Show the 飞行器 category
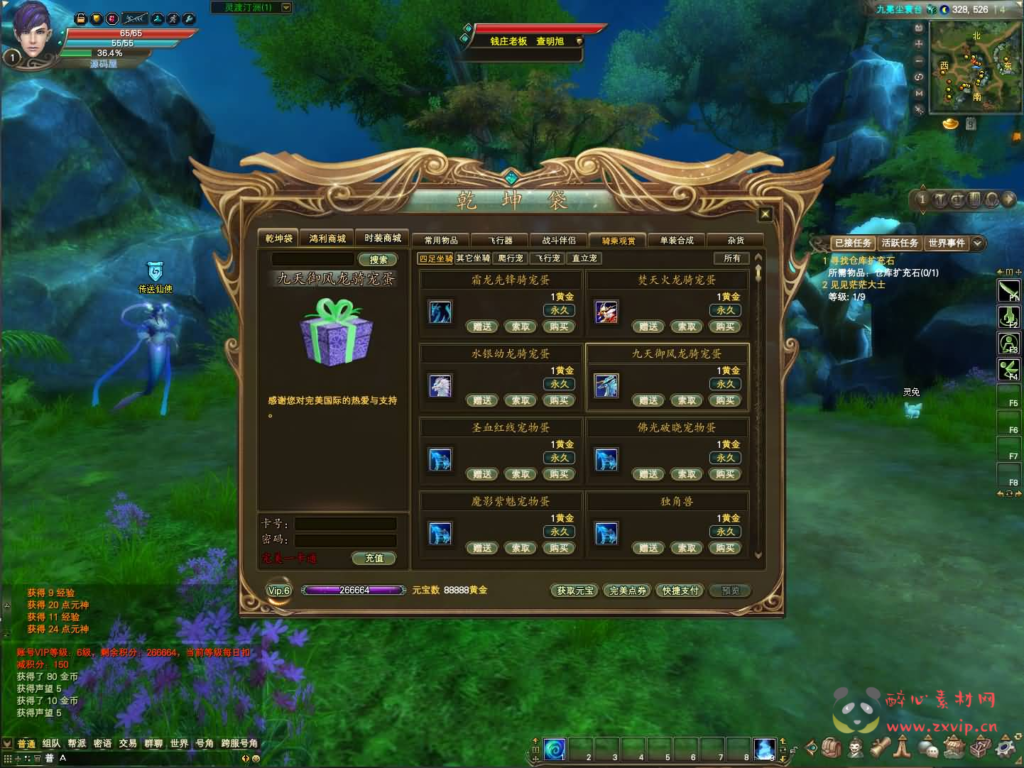Image resolution: width=1024 pixels, height=768 pixels. (500, 240)
